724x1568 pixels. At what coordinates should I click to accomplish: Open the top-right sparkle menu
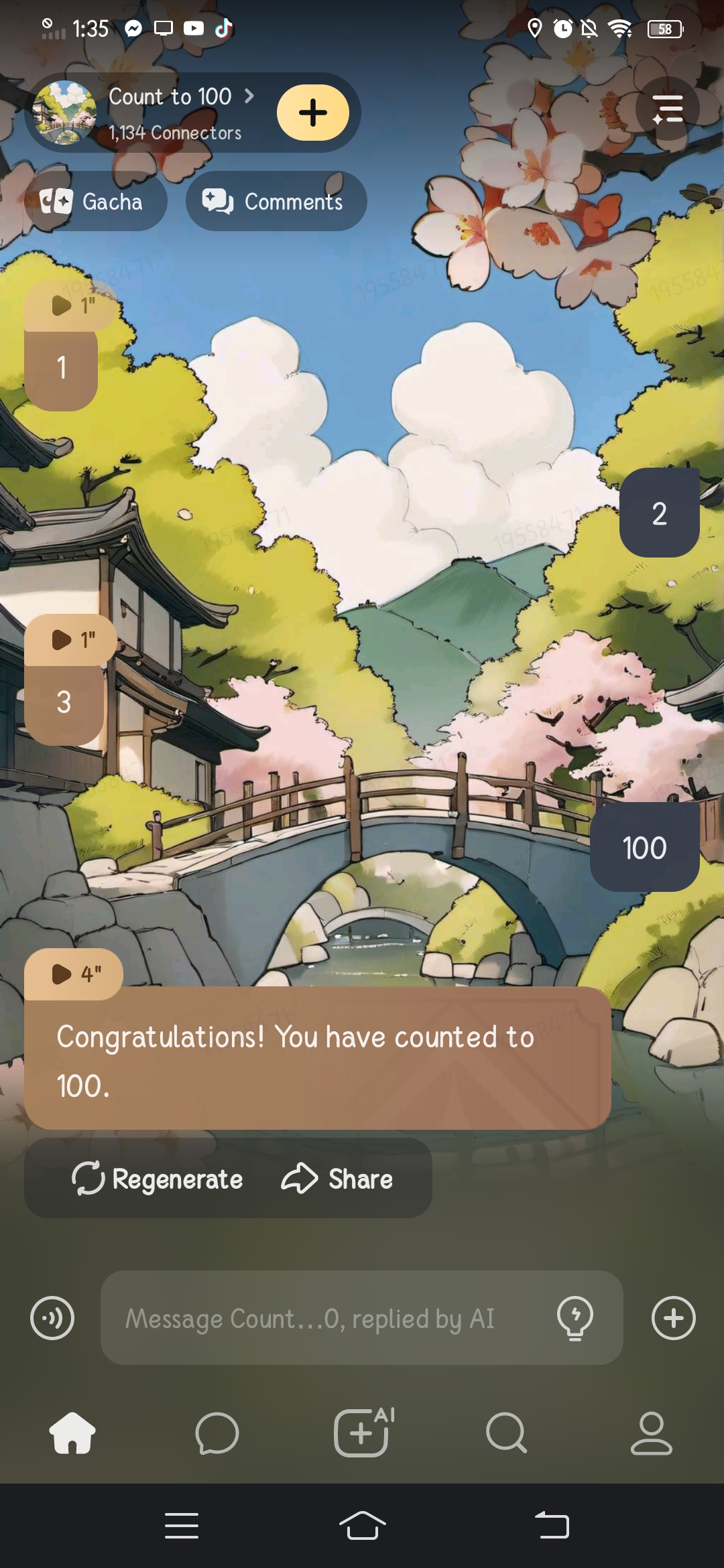[667, 109]
